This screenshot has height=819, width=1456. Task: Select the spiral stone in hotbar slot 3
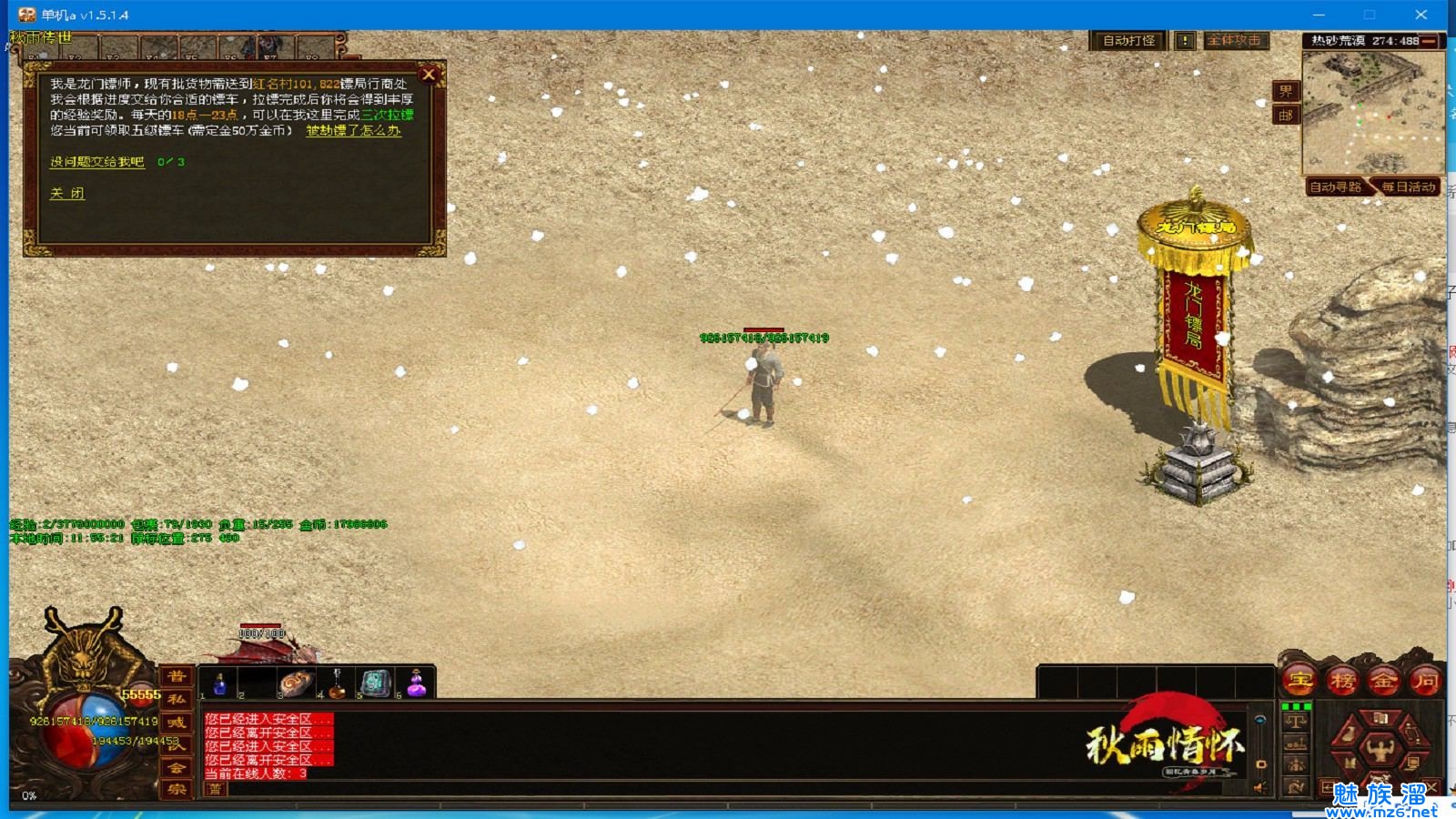(296, 683)
